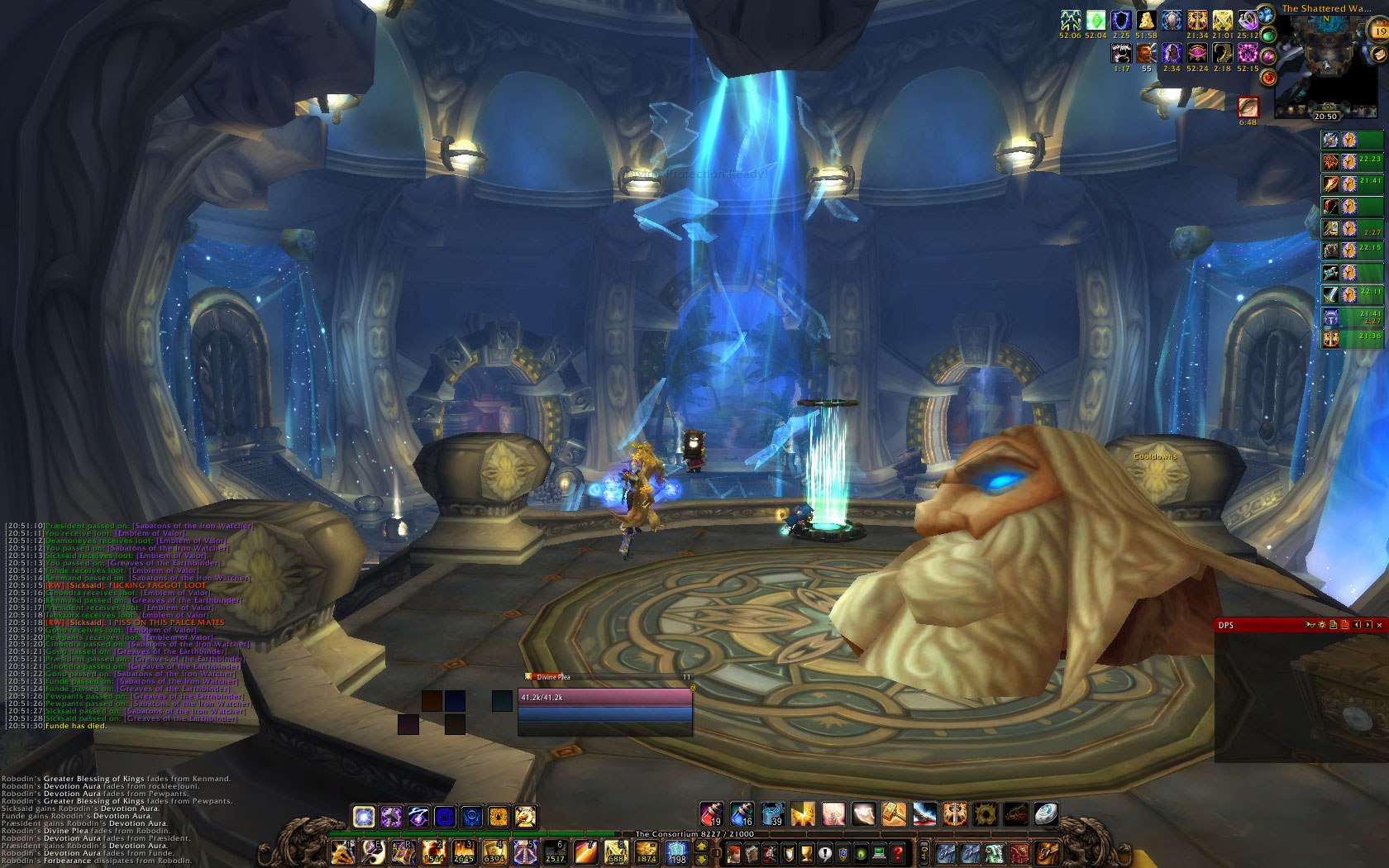Screen dimensions: 1389x868
Task: Open the game main menu computer icon
Action: 879,853
